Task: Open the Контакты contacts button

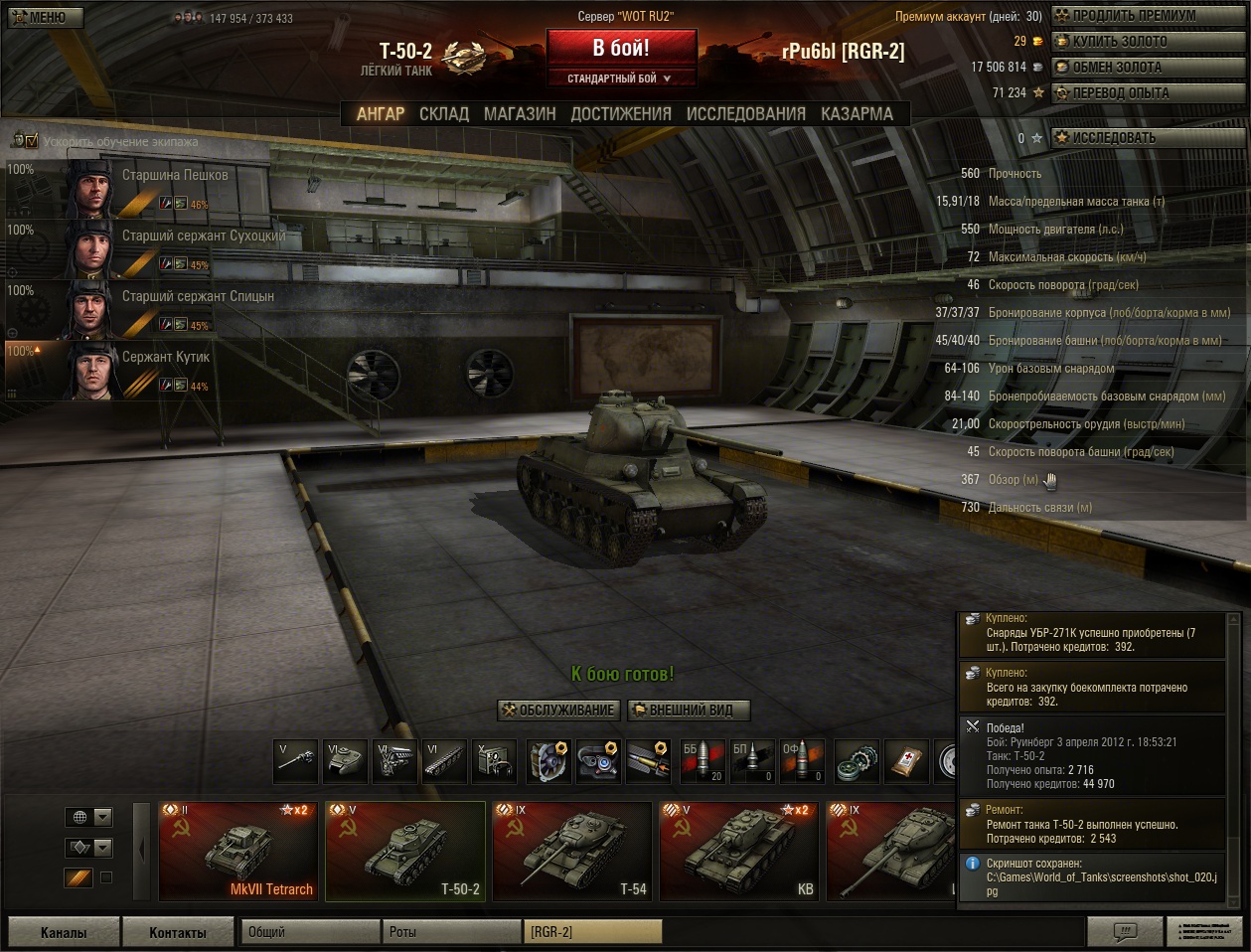Action: 178,932
